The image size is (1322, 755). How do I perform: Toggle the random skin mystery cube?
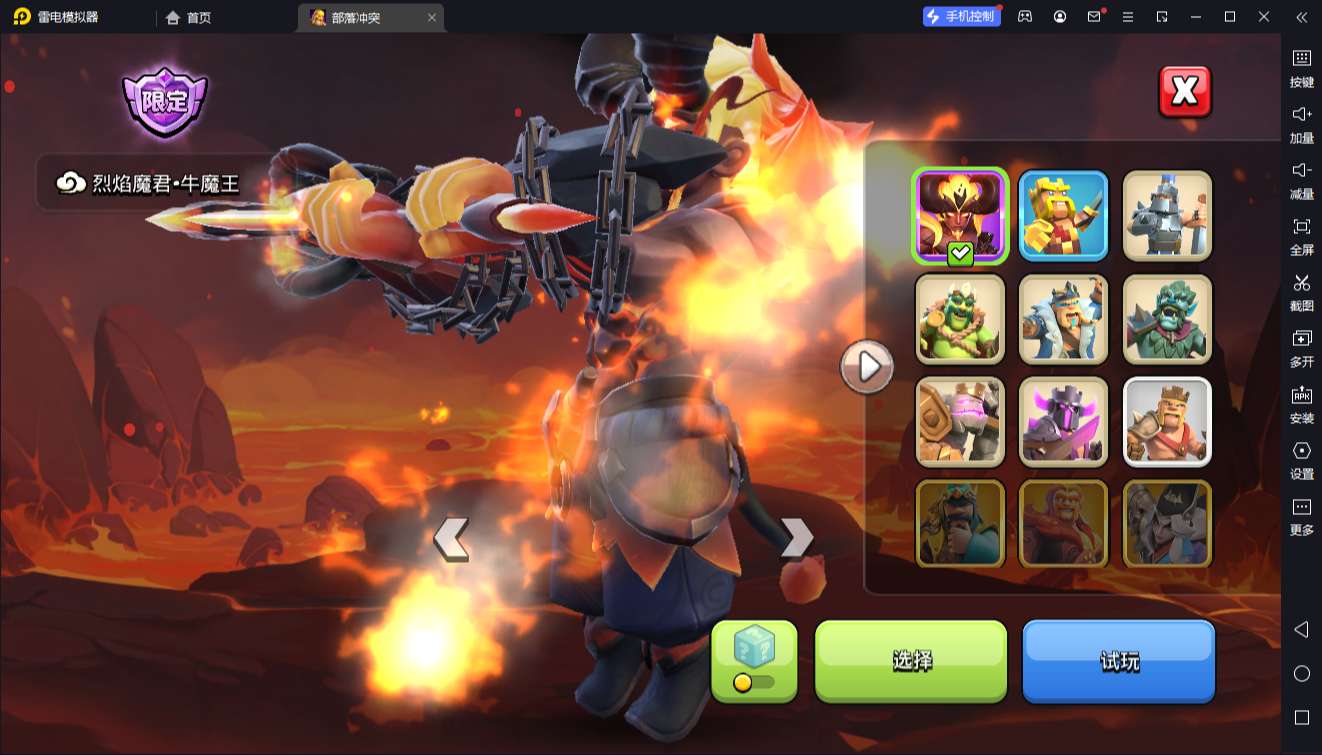[754, 660]
